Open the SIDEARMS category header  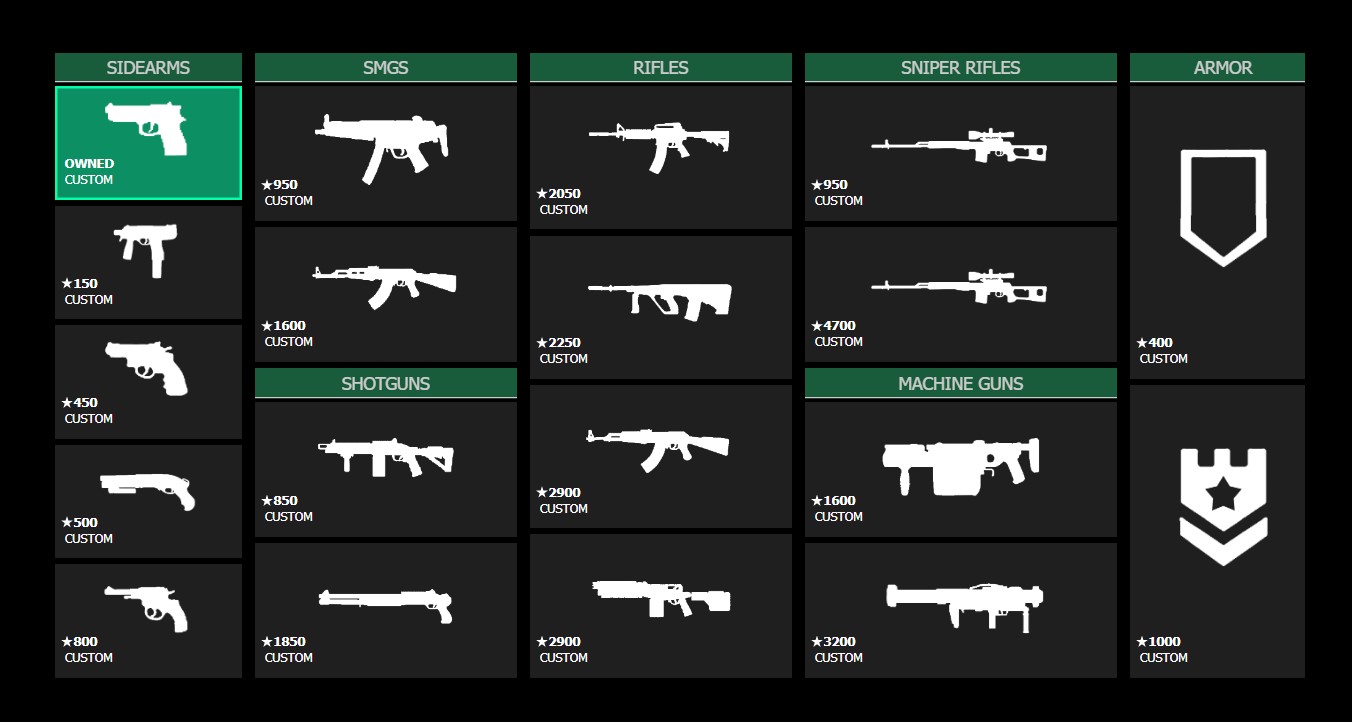point(148,67)
